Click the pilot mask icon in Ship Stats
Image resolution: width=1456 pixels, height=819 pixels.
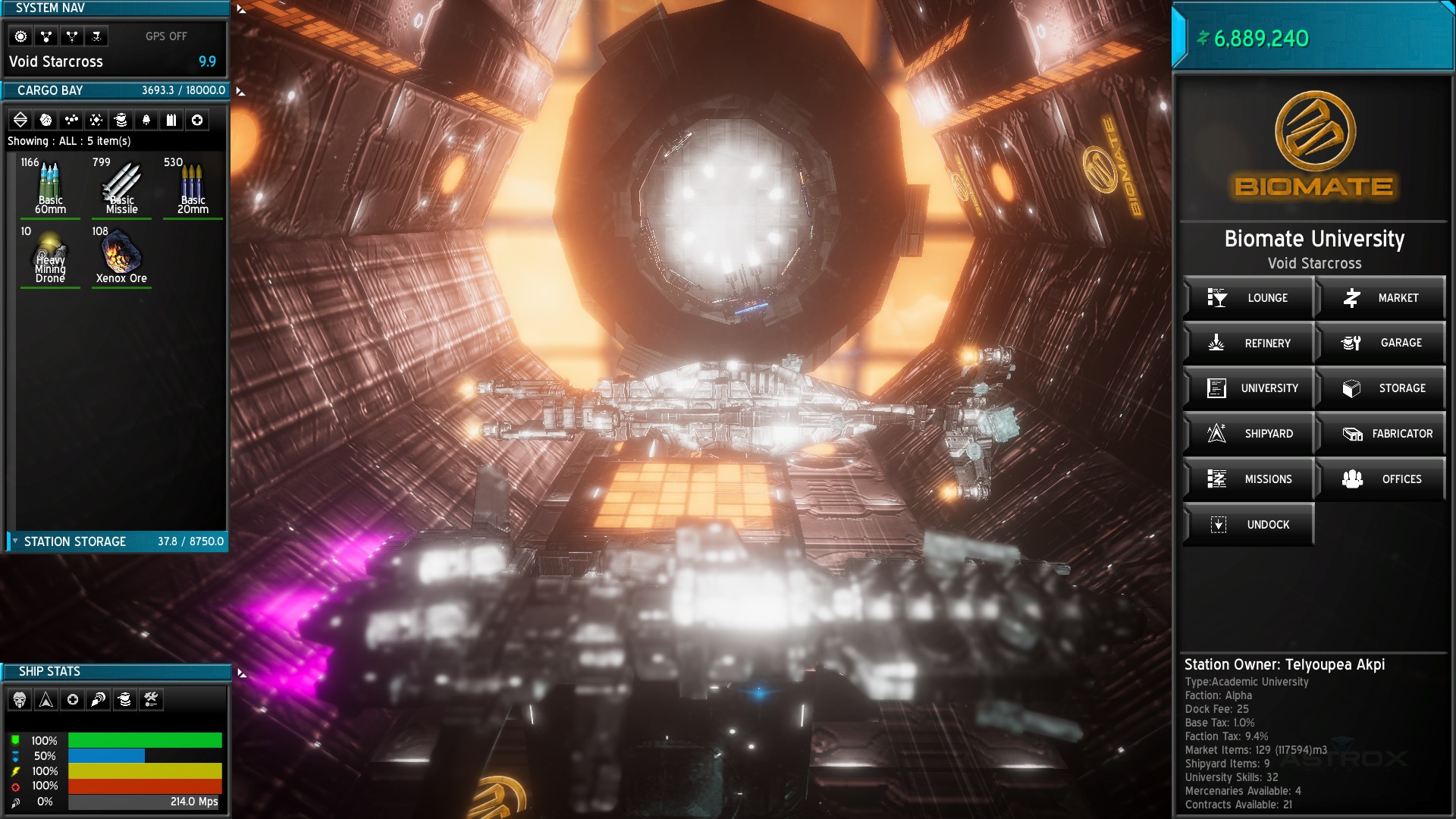point(21,699)
